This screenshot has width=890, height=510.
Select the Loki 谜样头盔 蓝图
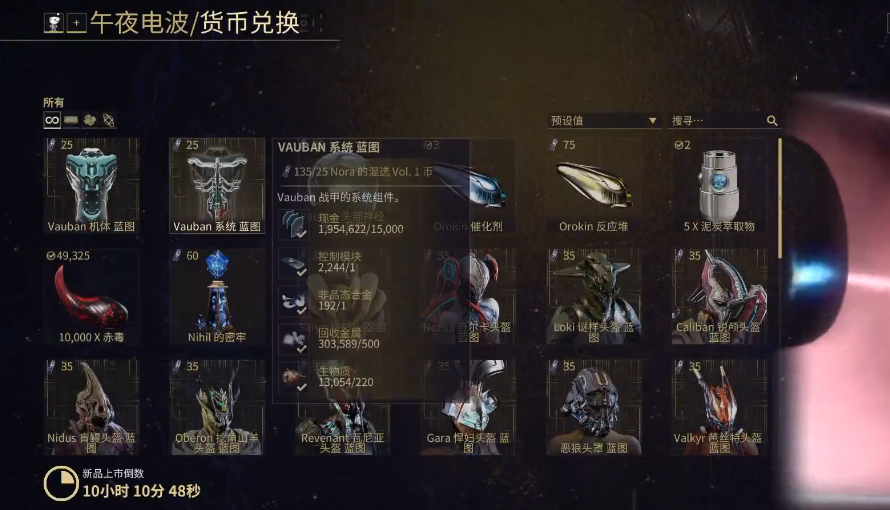pos(594,296)
